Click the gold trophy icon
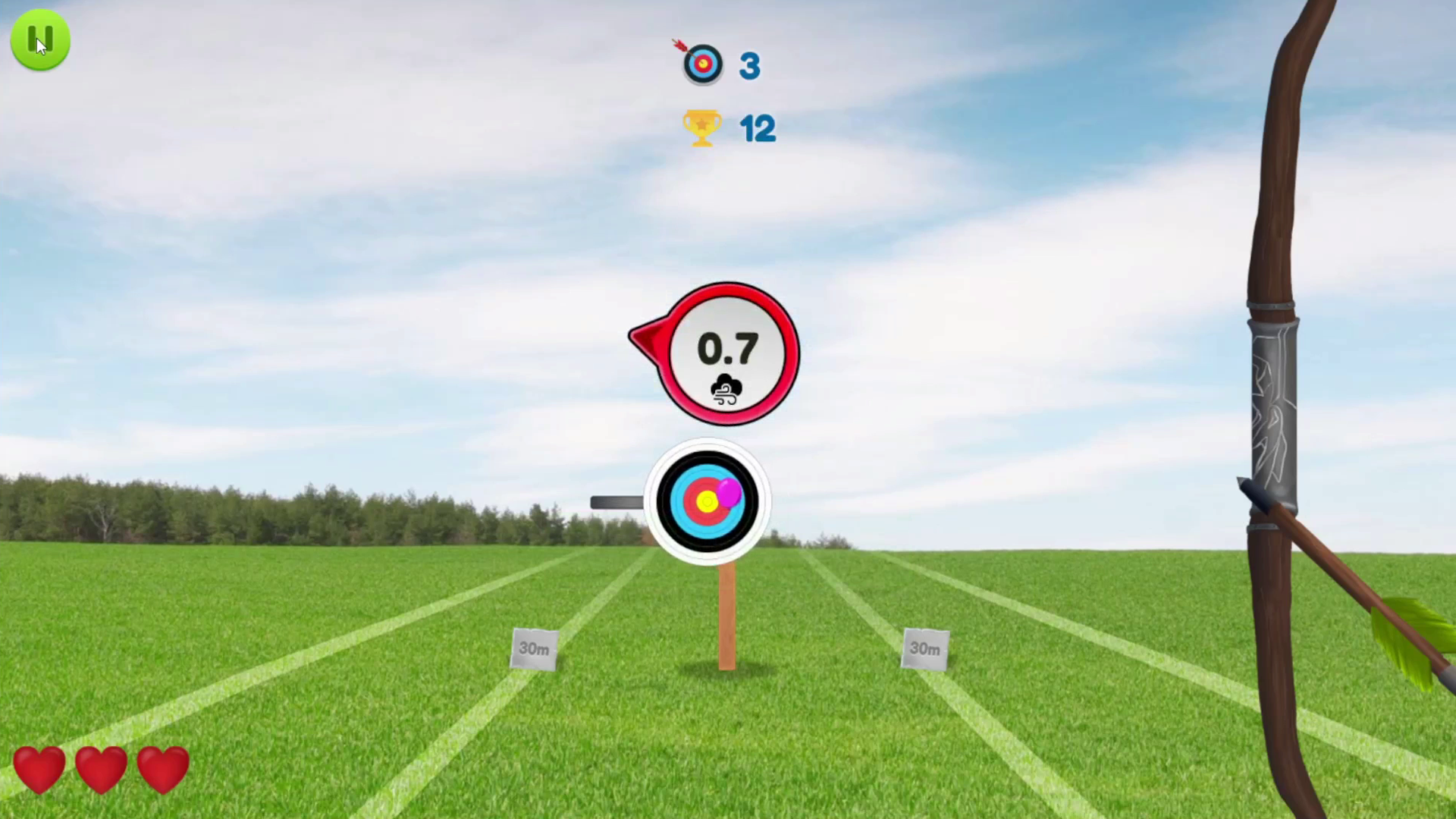1456x819 pixels. pos(701,127)
